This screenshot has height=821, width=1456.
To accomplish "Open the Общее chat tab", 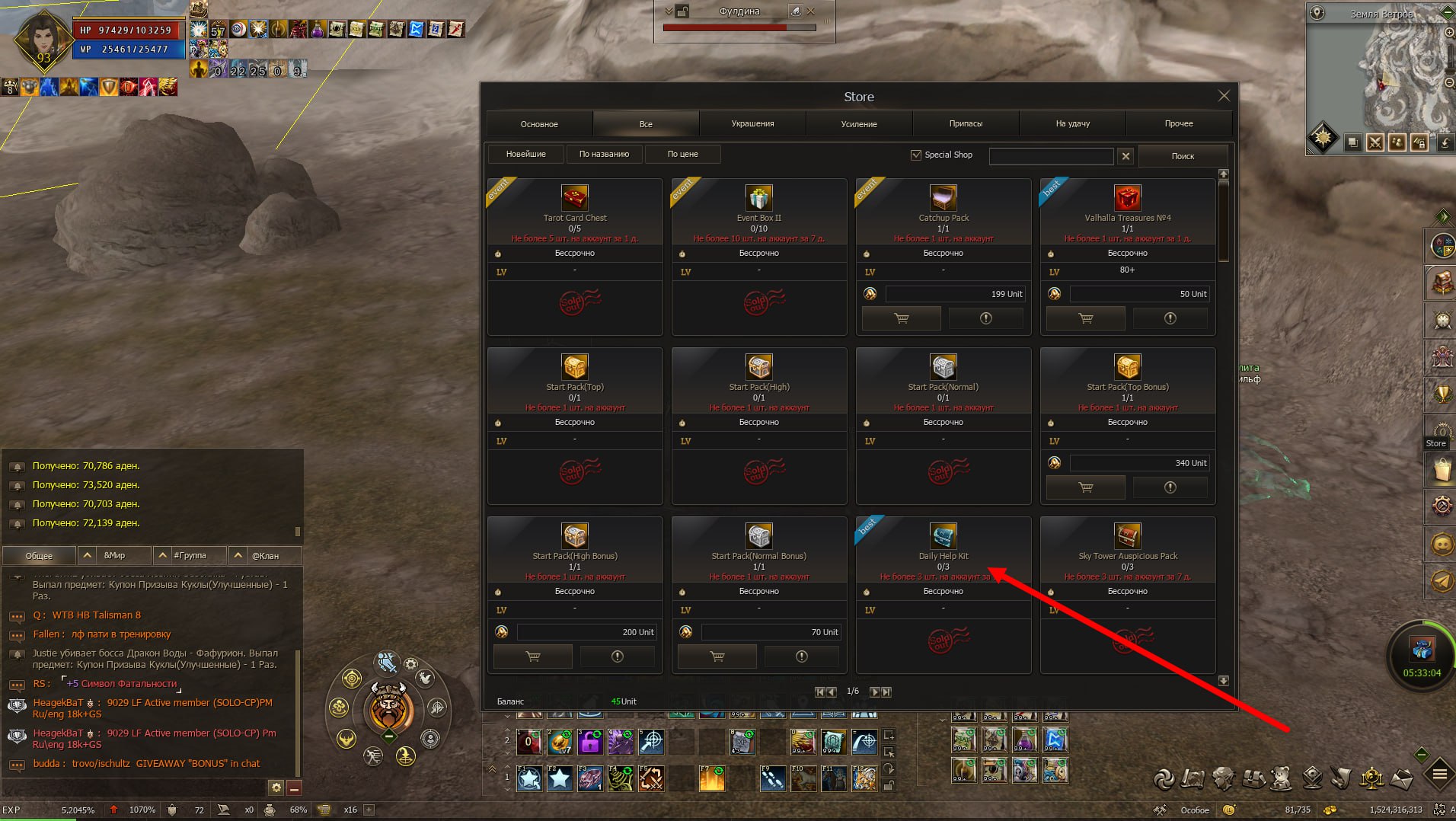I will click(40, 555).
